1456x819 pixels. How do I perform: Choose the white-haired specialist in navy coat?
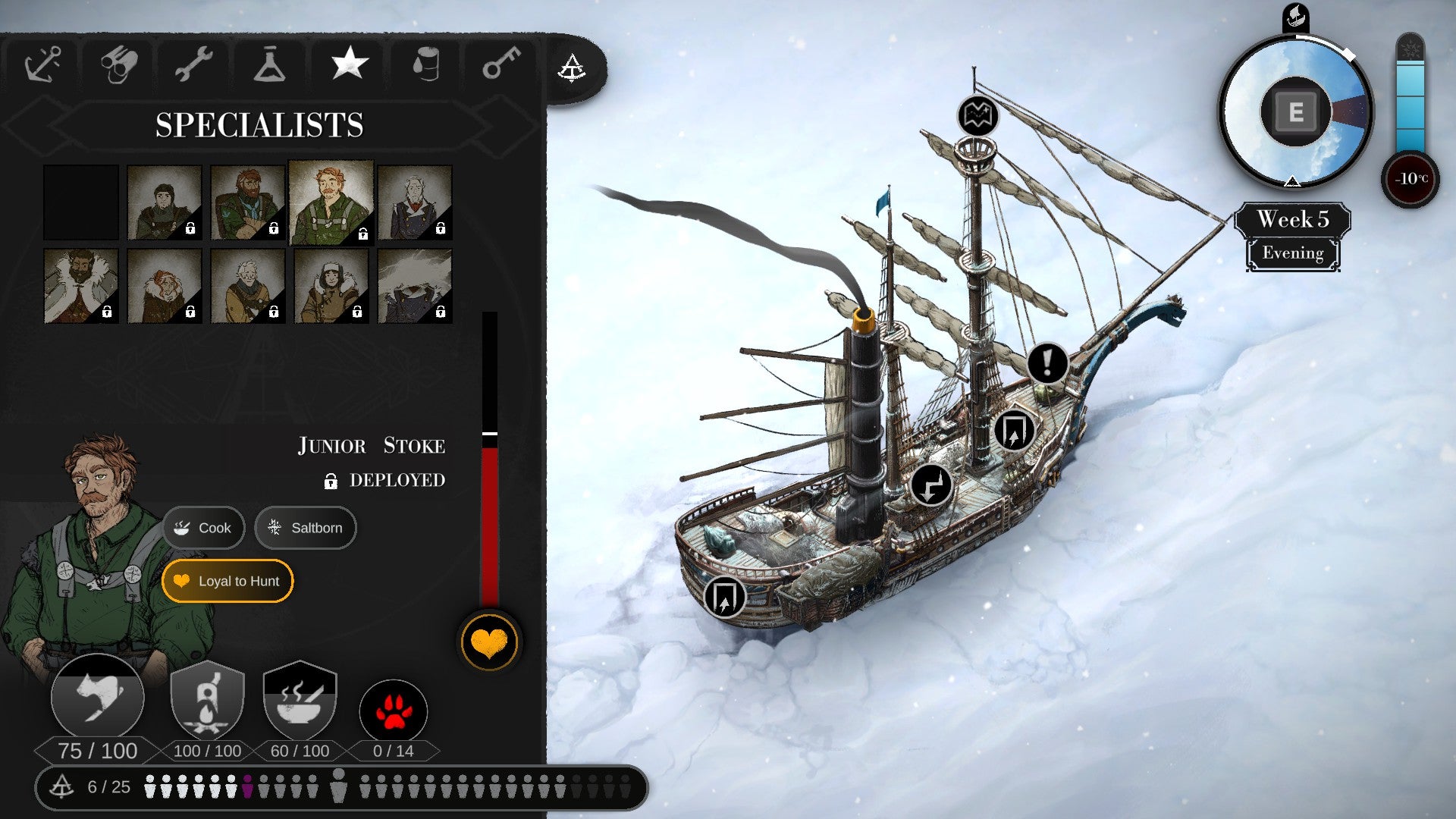click(x=415, y=202)
